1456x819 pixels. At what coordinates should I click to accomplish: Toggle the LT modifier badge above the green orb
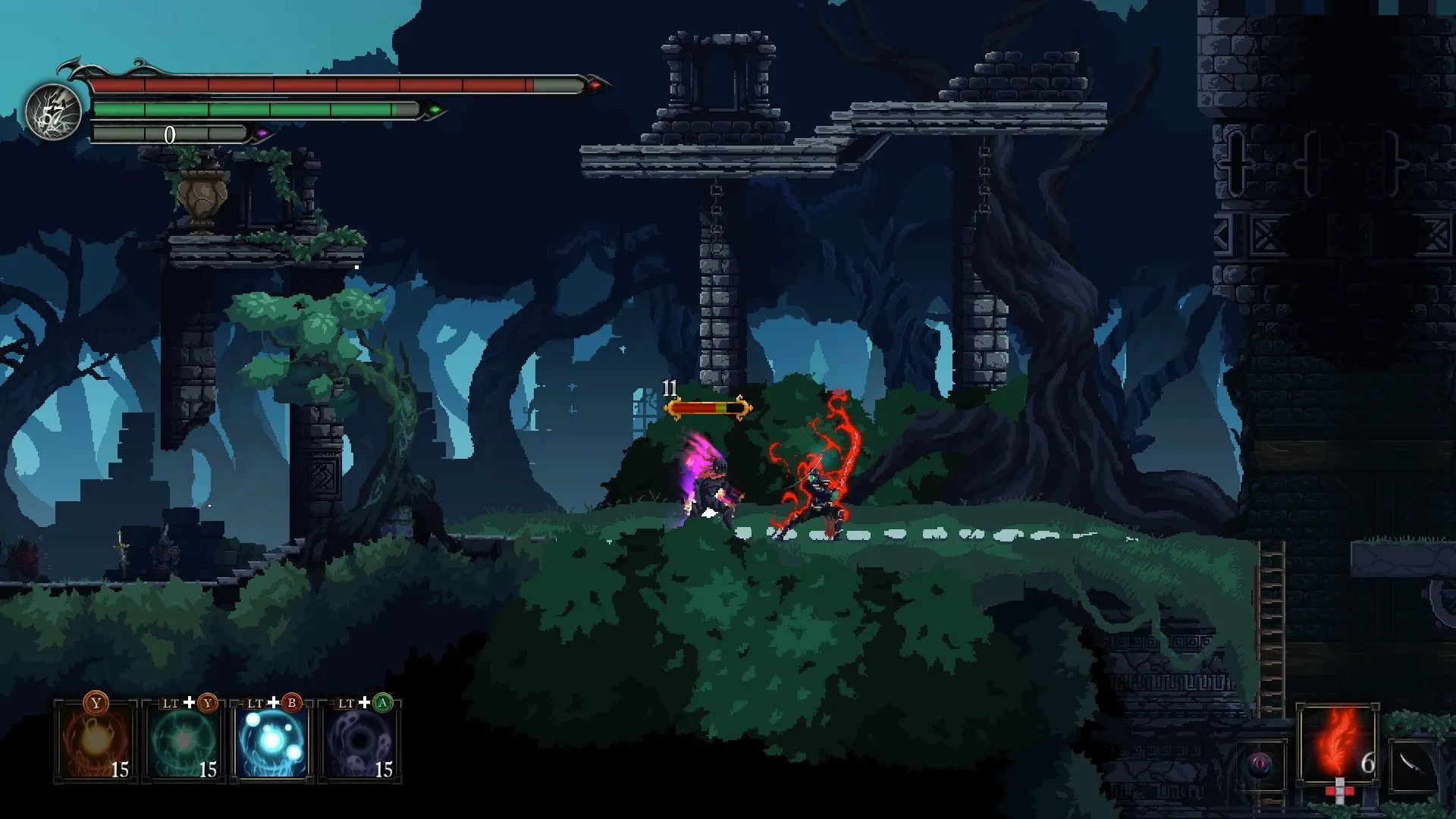pos(171,704)
